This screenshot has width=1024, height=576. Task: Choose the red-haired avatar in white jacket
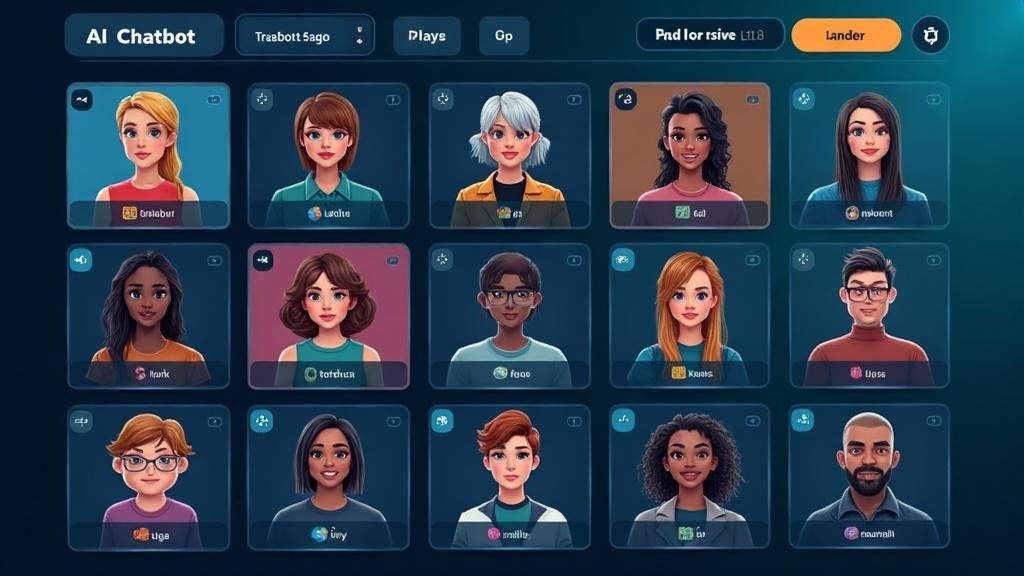(x=510, y=476)
